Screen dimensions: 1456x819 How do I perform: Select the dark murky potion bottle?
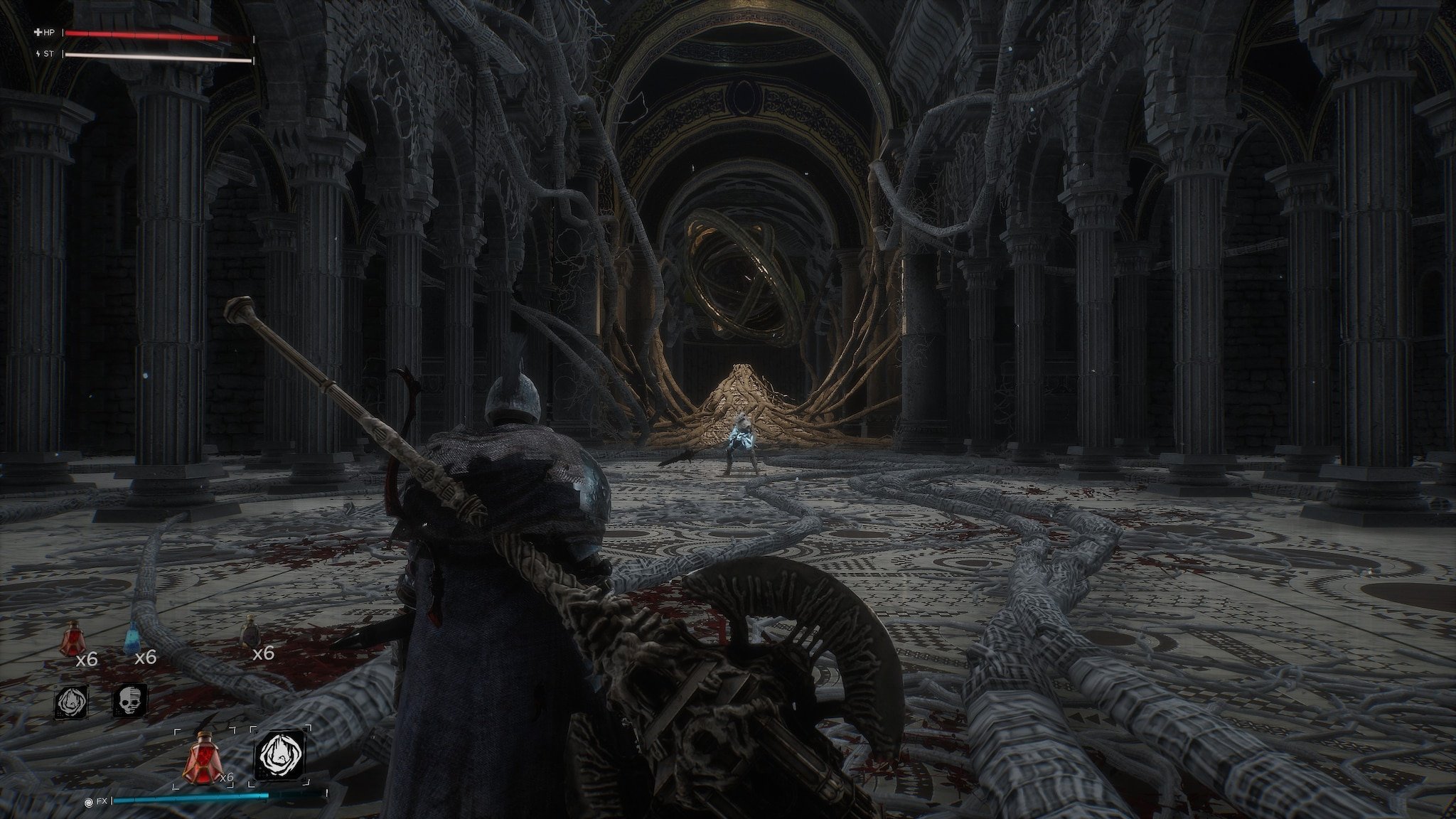point(249,631)
